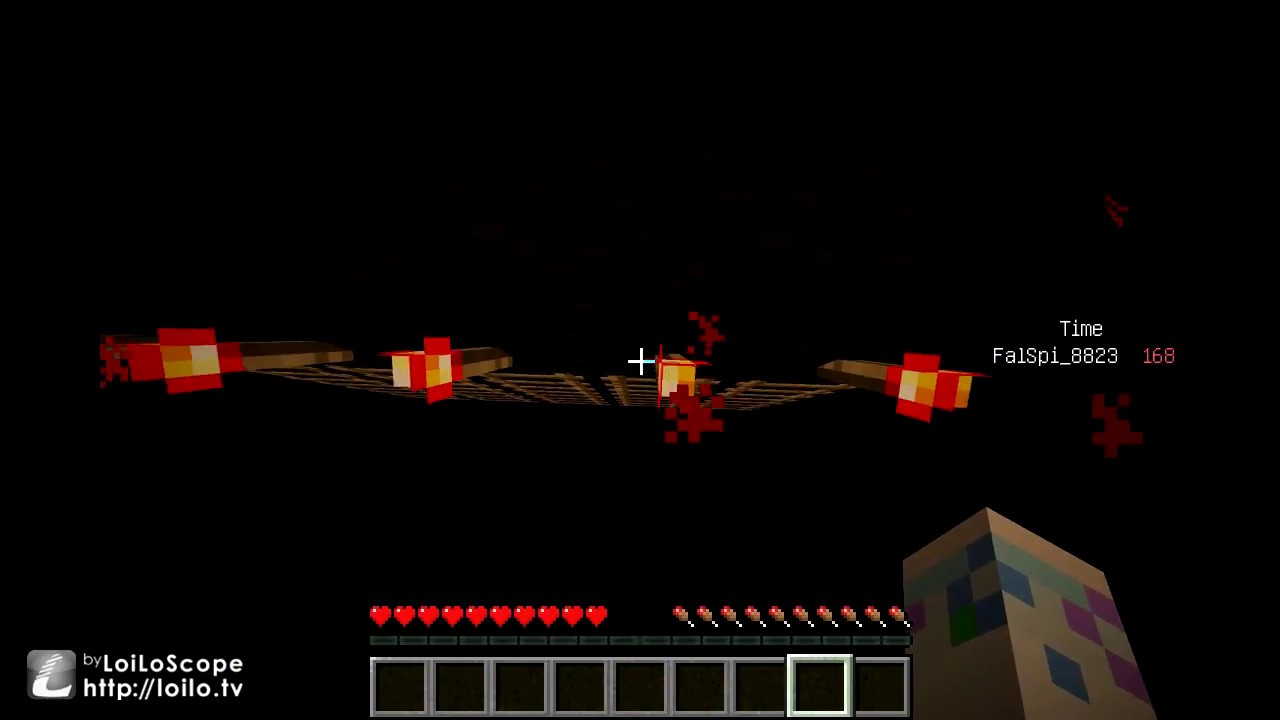Viewport: 1280px width, 720px height.
Task: Select the second hotbar slot
Action: pos(460,684)
